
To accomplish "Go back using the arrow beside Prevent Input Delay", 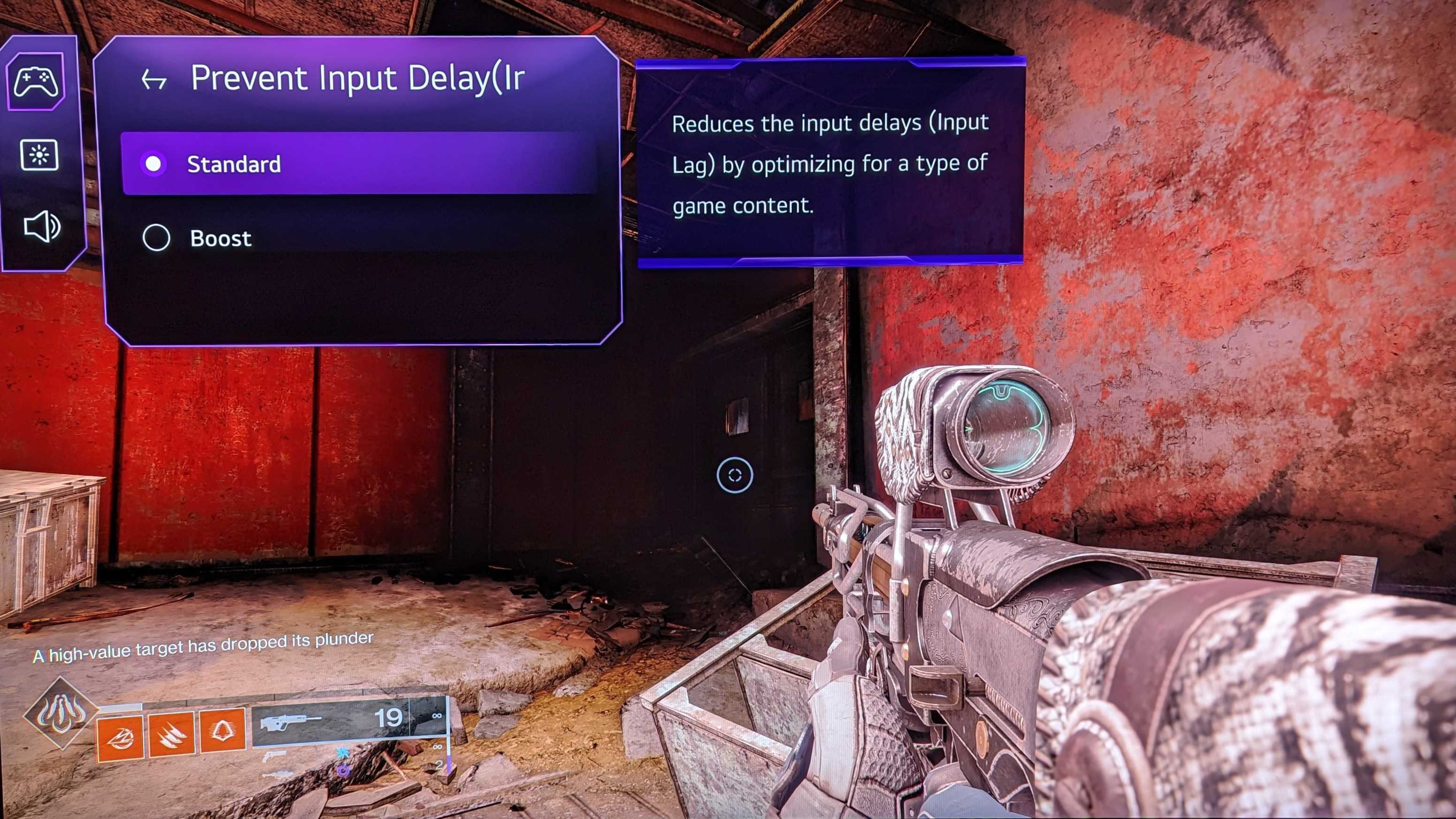I will [154, 80].
